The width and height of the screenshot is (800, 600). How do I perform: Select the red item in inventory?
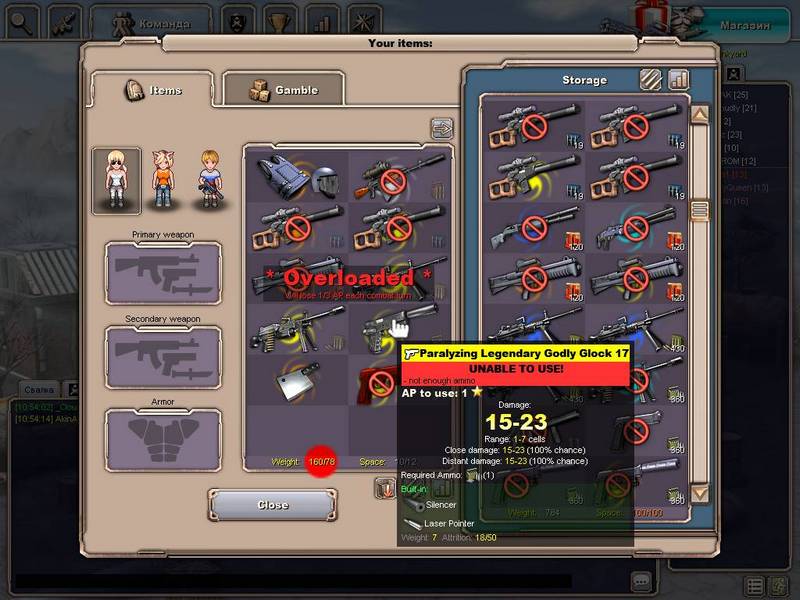coord(380,380)
